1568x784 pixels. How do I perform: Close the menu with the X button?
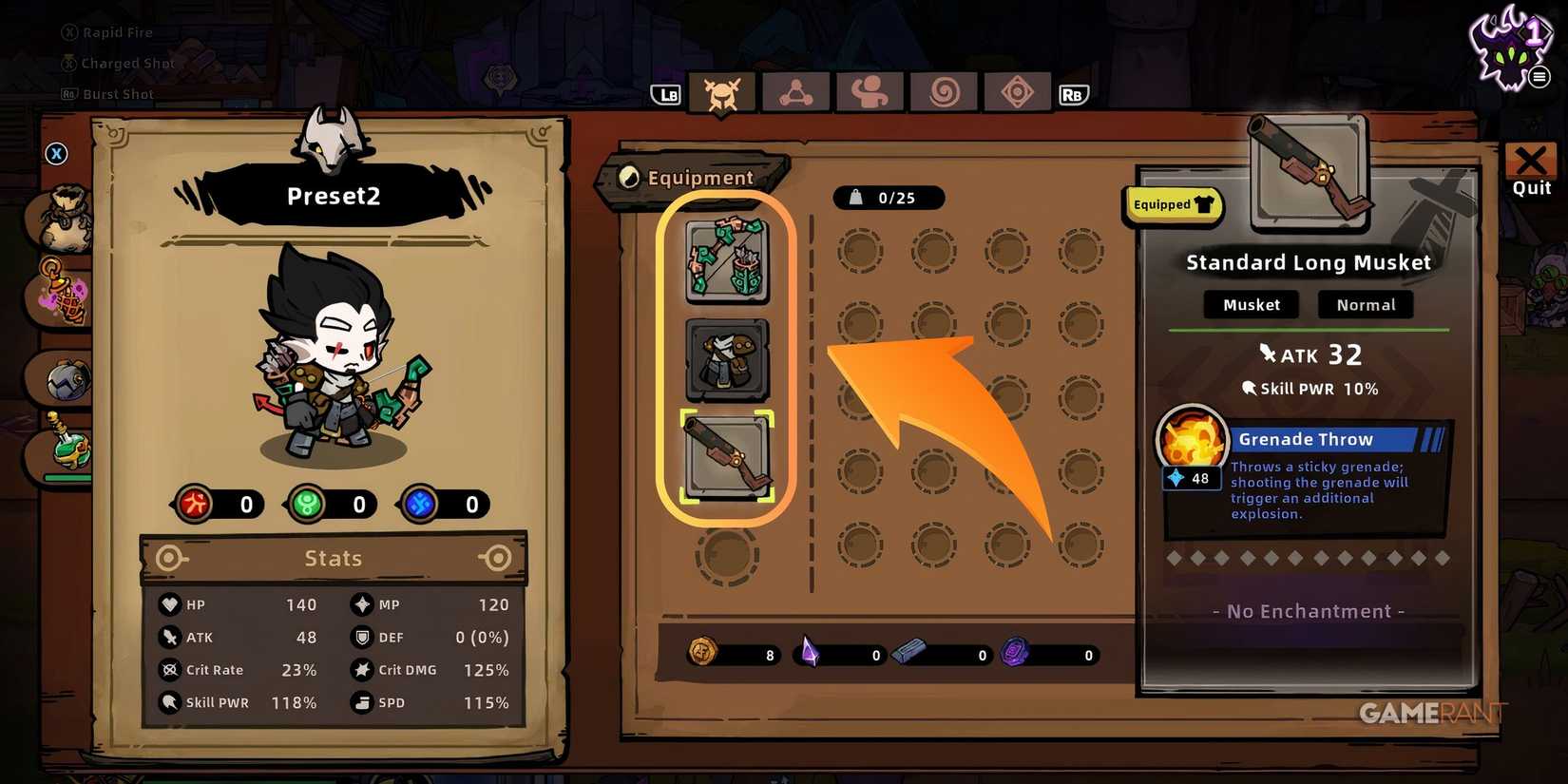tap(56, 153)
